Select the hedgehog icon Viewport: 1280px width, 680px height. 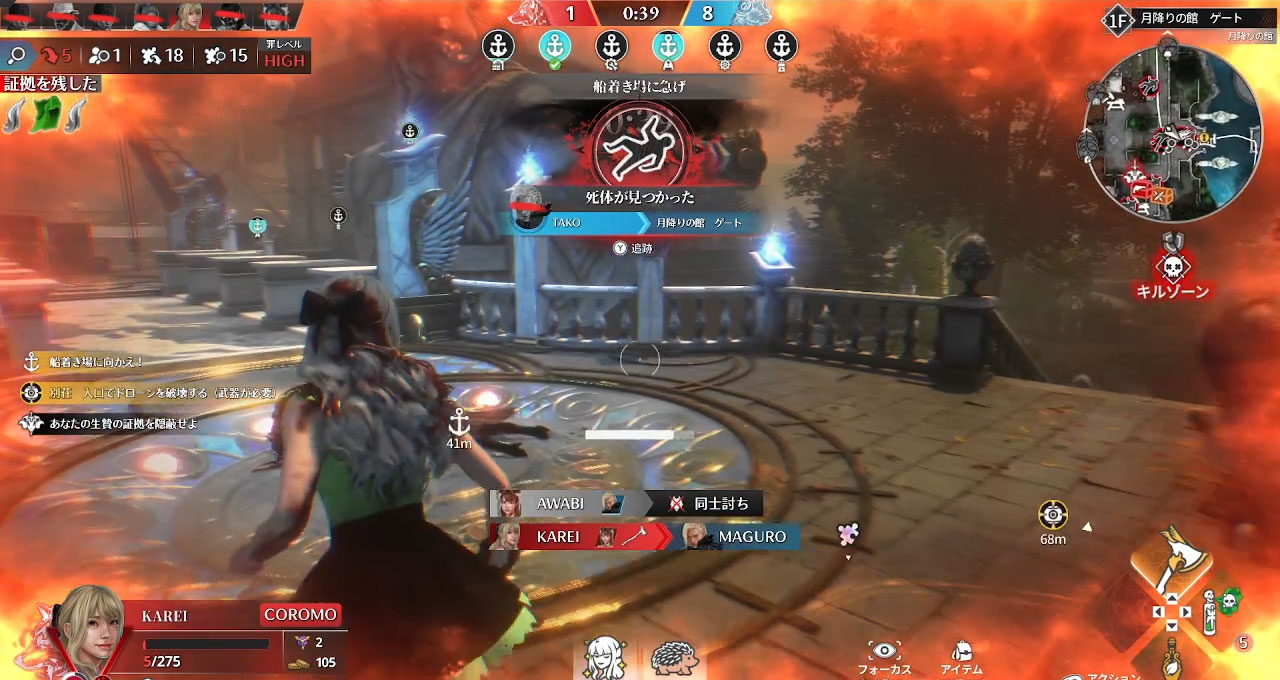[x=674, y=658]
